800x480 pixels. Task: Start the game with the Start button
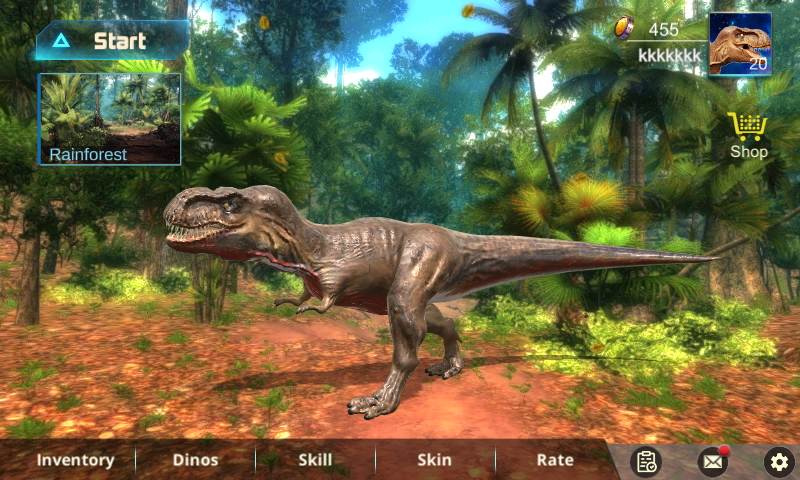112,41
